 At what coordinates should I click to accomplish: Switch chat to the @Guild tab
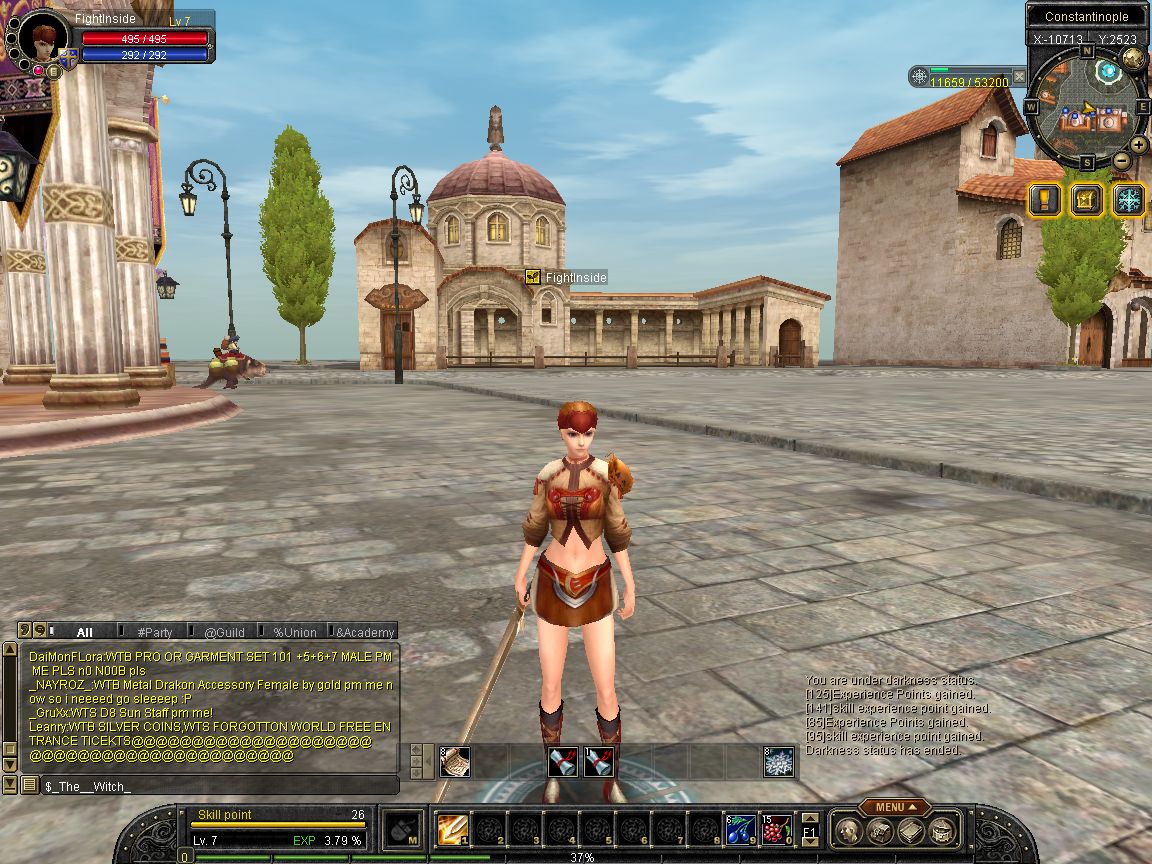pos(224,632)
